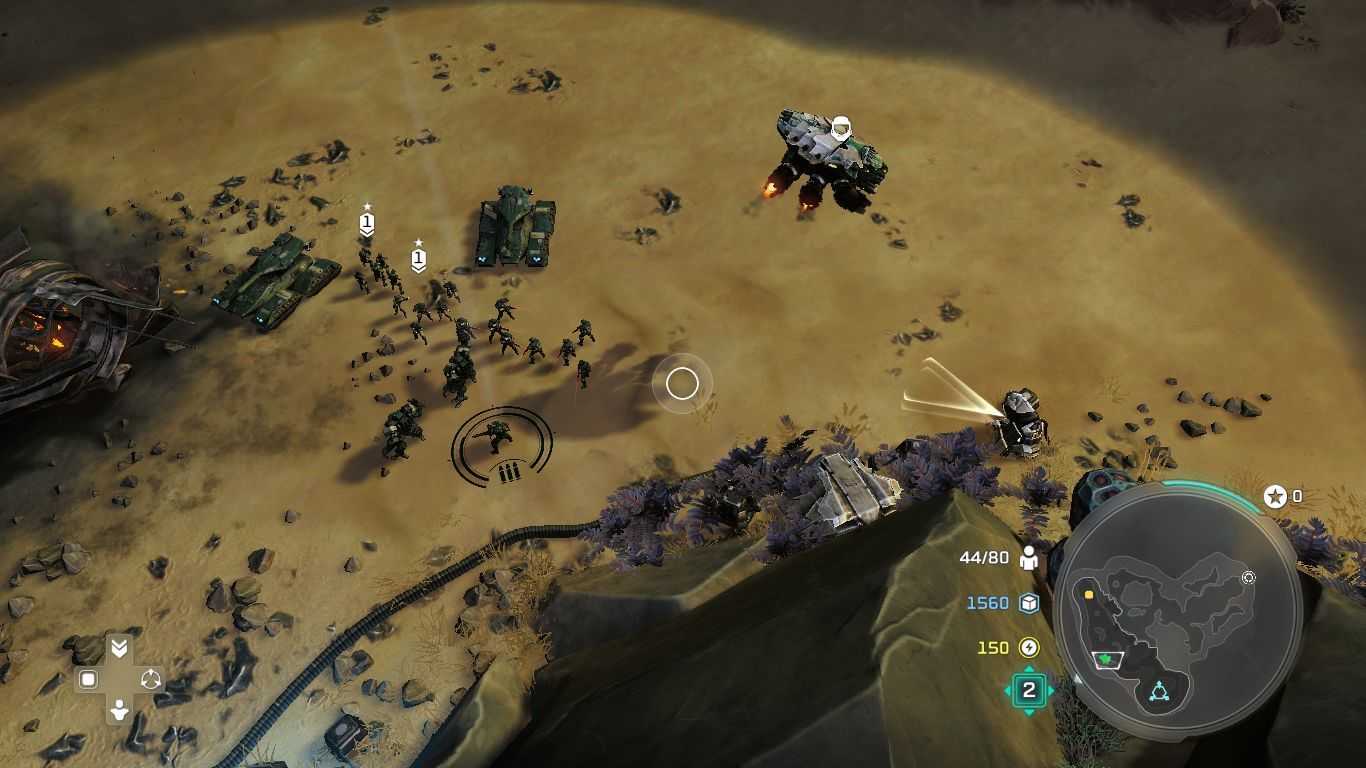
Task: Select control group 2 badge
Action: [1028, 690]
